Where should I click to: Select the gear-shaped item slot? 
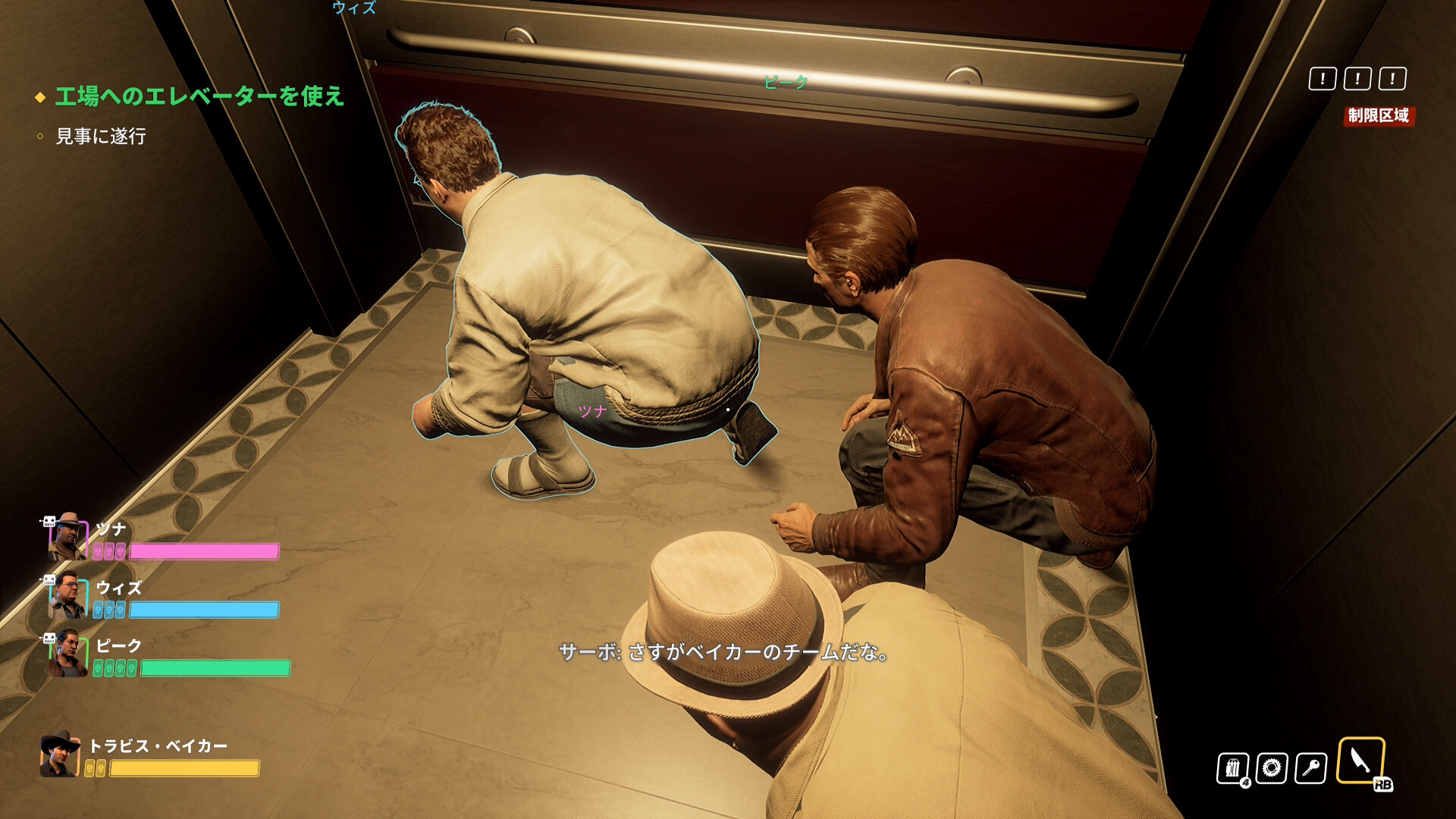pos(1272,768)
